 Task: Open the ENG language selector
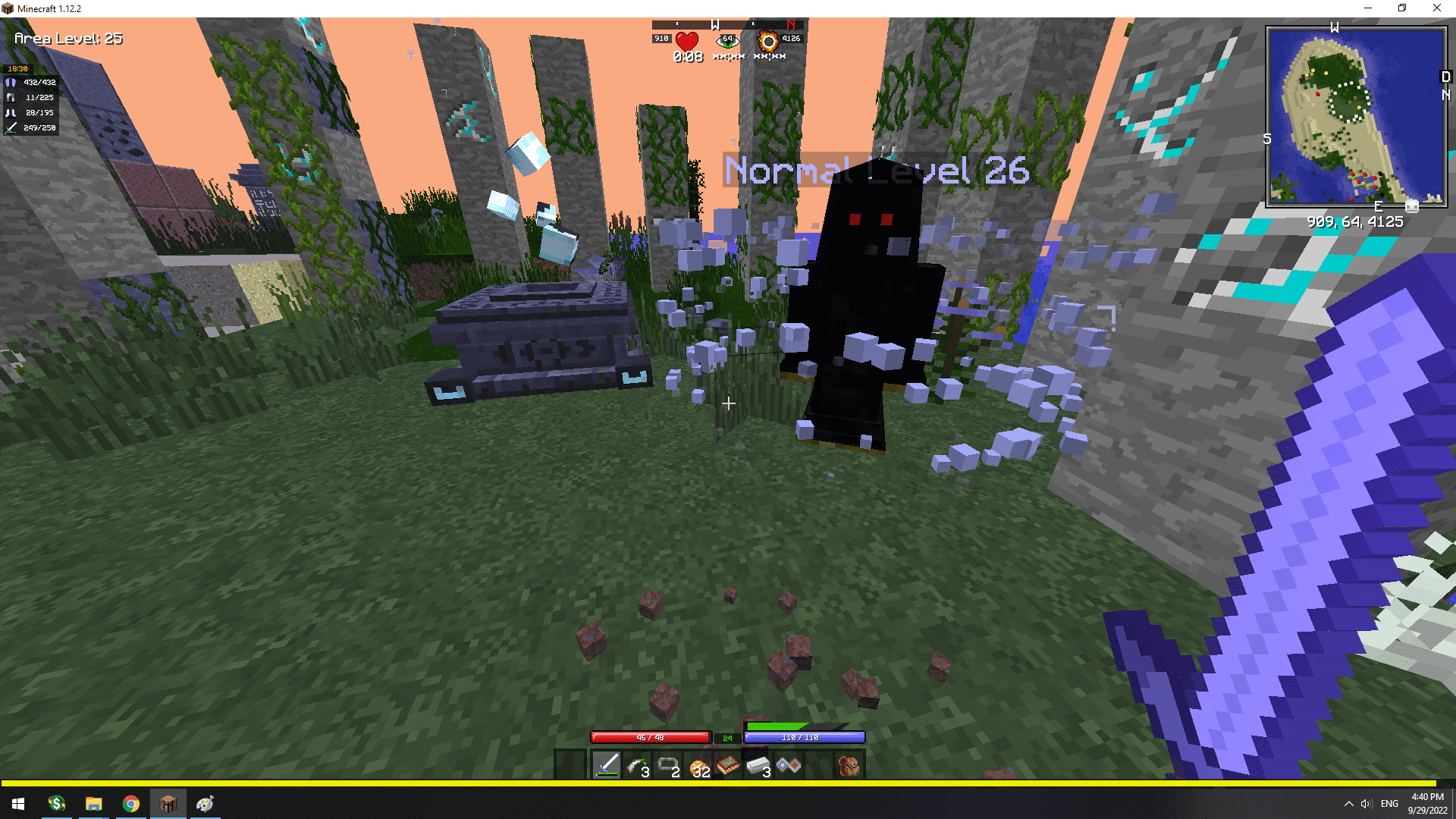pyautogui.click(x=1389, y=803)
